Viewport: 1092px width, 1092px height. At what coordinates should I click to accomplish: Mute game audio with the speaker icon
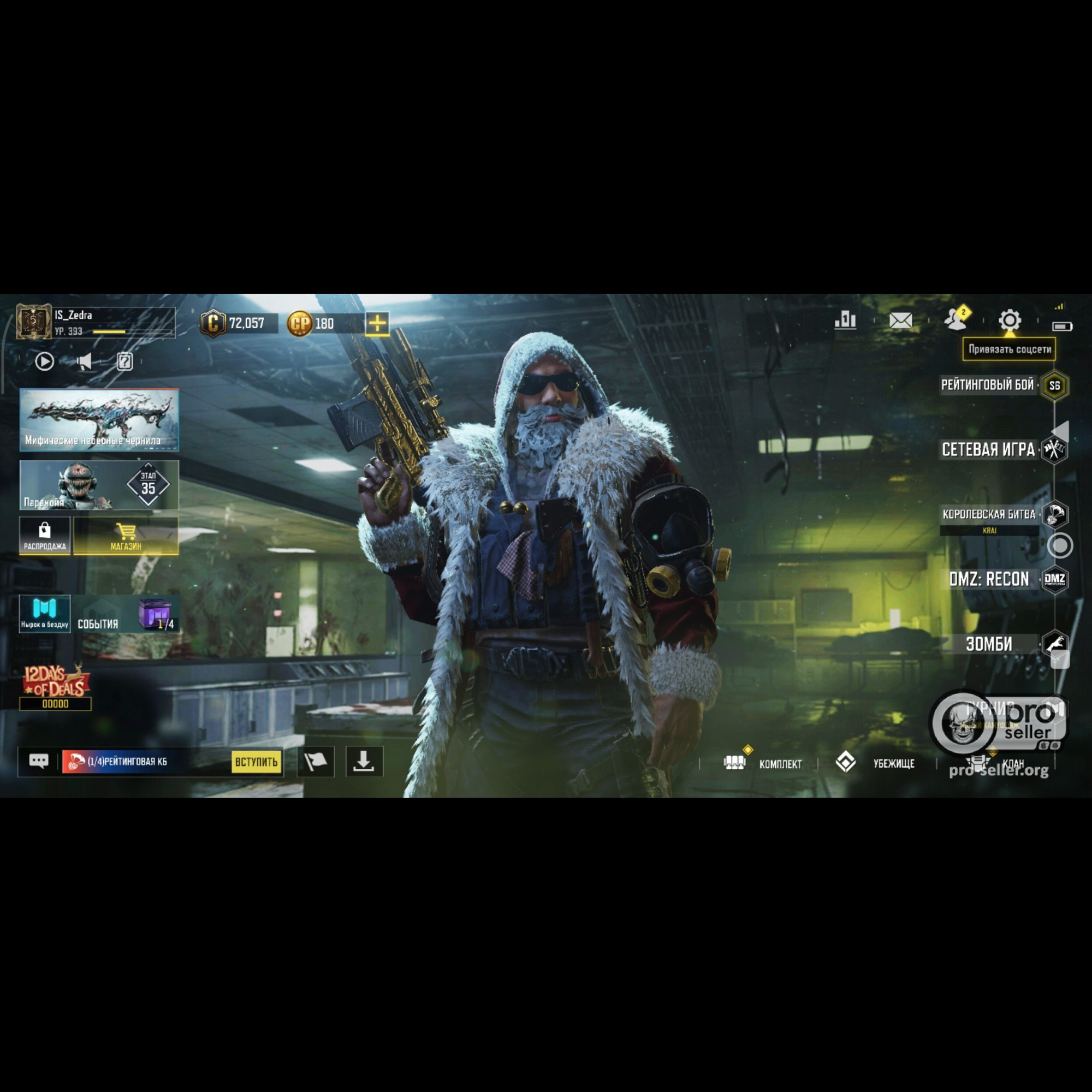point(84,362)
